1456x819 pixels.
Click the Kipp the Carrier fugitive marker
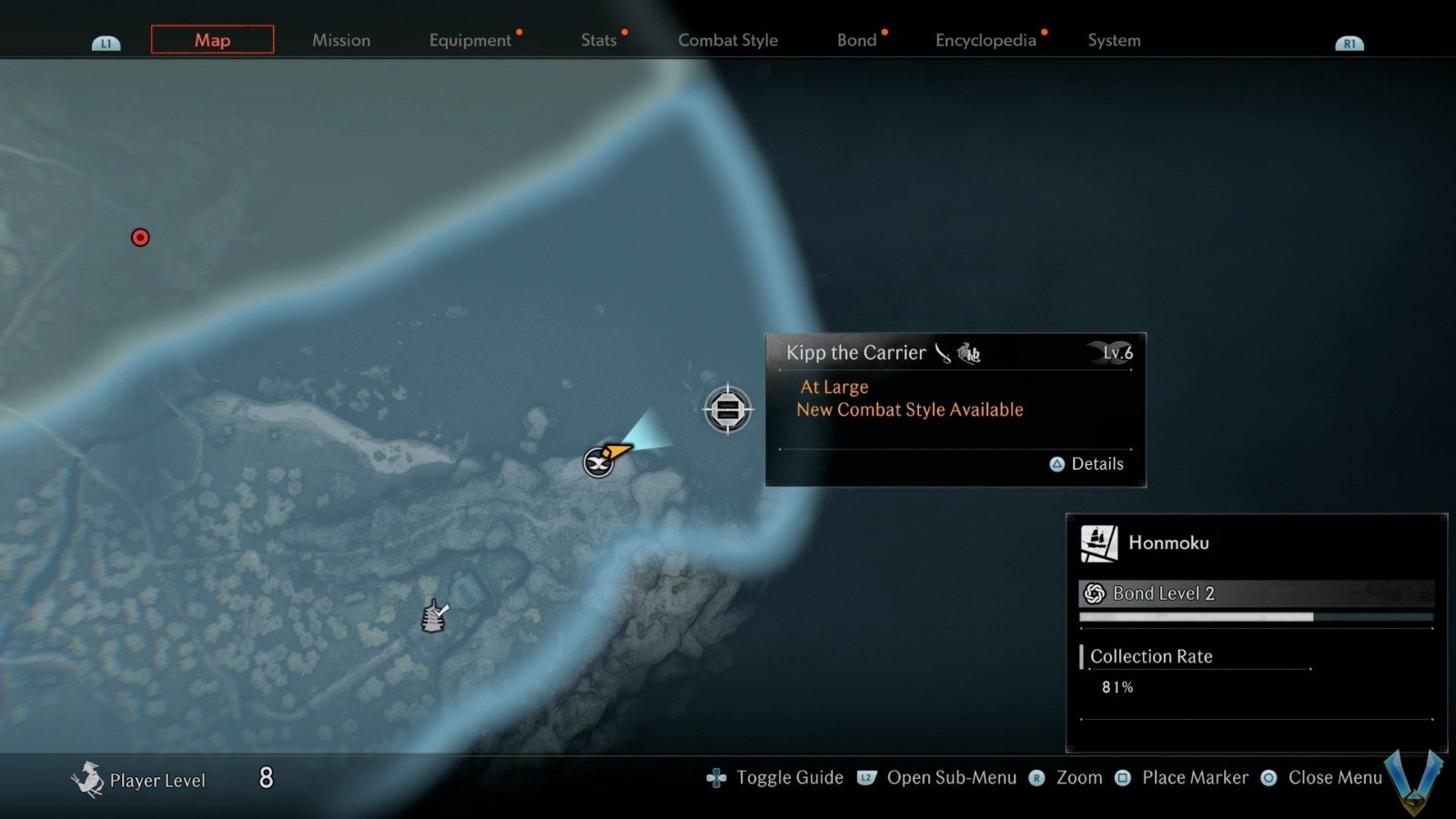(728, 410)
